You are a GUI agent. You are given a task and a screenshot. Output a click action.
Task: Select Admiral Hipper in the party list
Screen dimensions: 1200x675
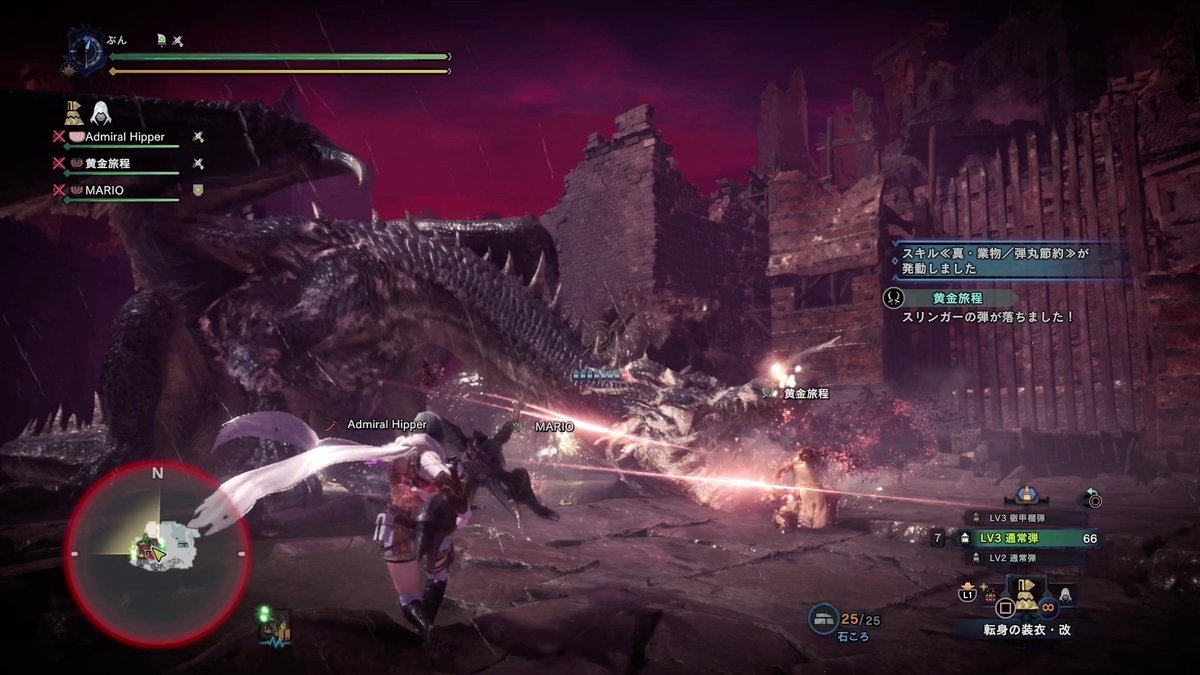(125, 136)
